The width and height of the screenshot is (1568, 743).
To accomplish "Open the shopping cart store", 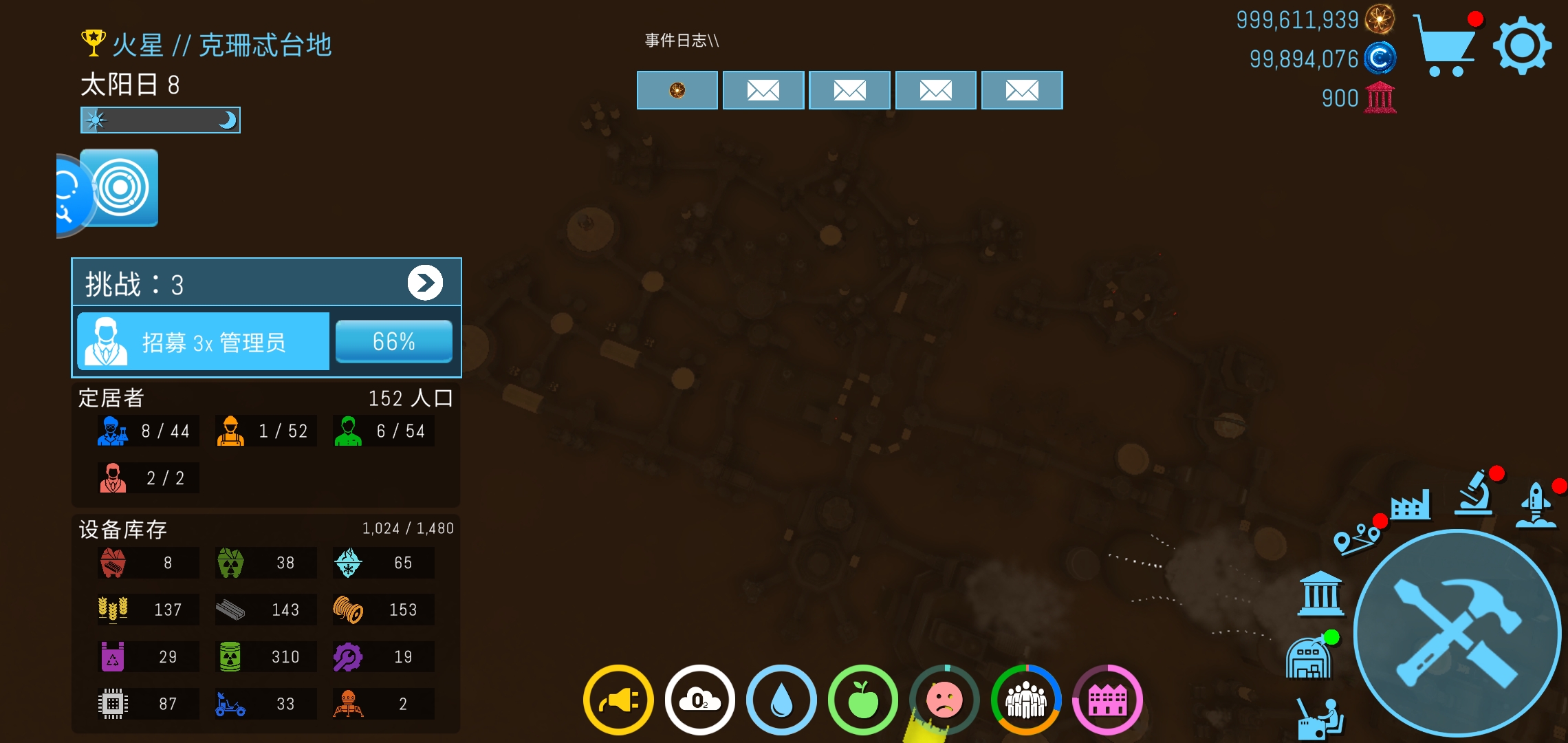I will click(1446, 45).
